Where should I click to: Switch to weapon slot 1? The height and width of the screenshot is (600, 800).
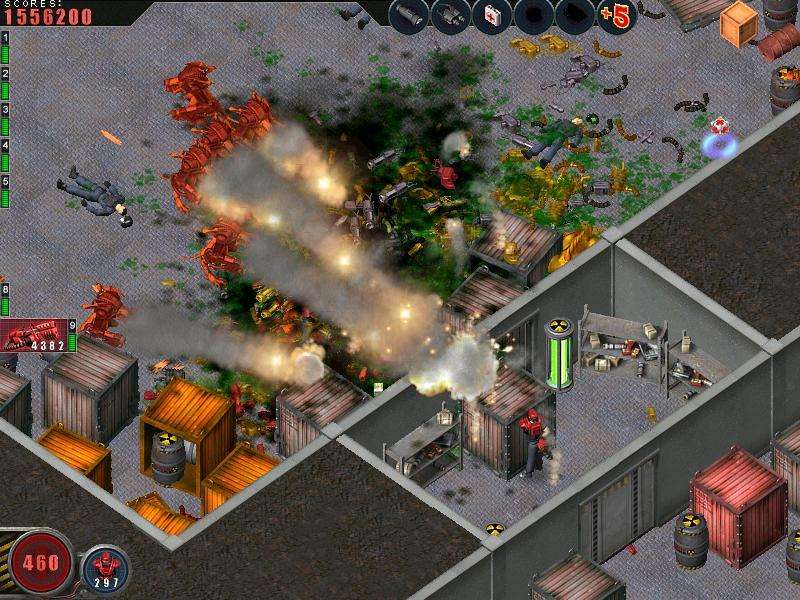click(x=5, y=50)
